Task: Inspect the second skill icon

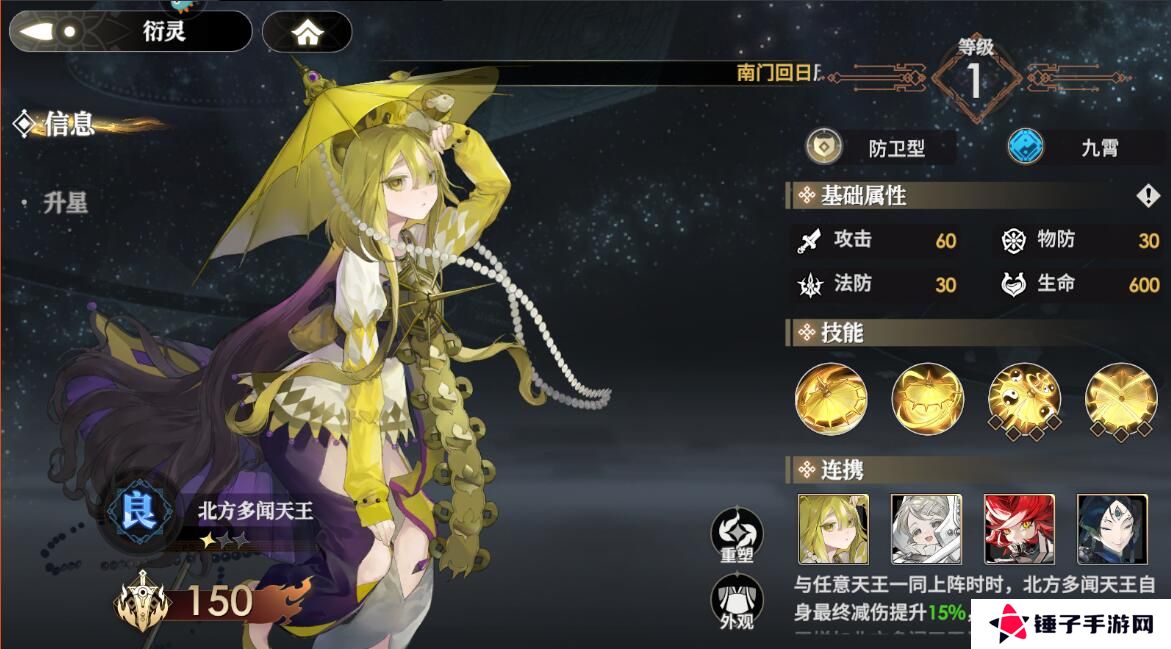Action: [927, 399]
